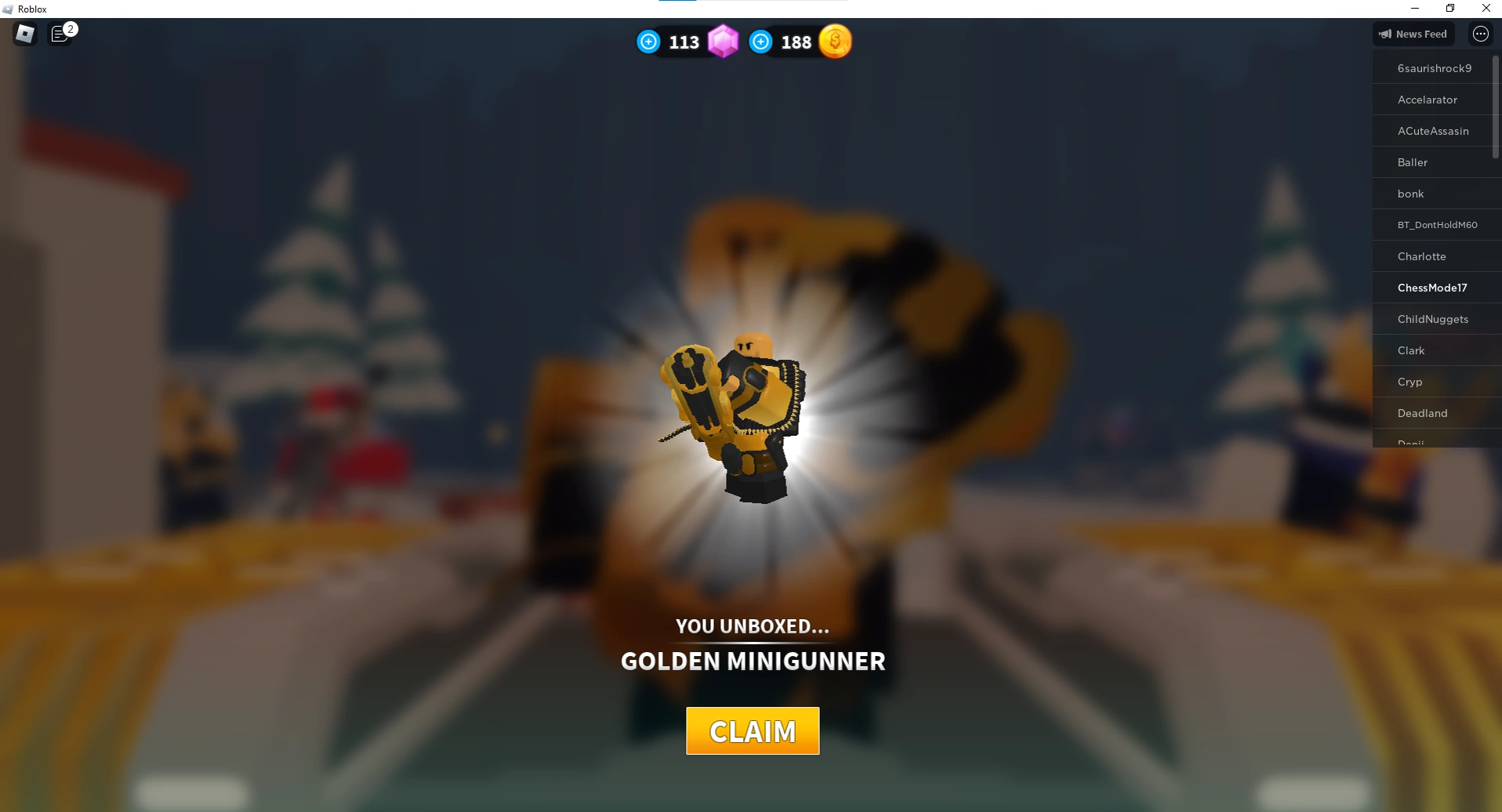Expand 6saurishrock9 player entry

pyautogui.click(x=1434, y=68)
